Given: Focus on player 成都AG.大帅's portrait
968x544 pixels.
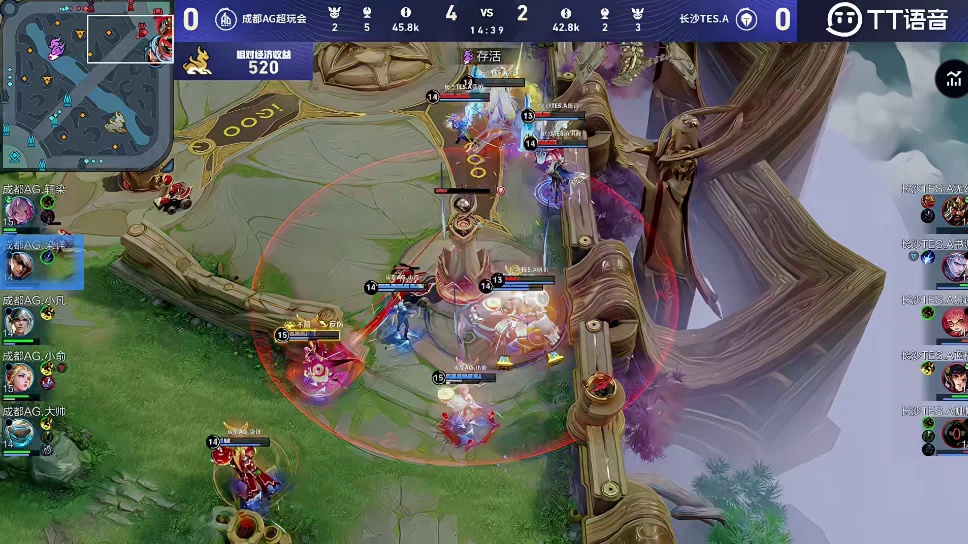Looking at the screenshot, I should click(21, 431).
